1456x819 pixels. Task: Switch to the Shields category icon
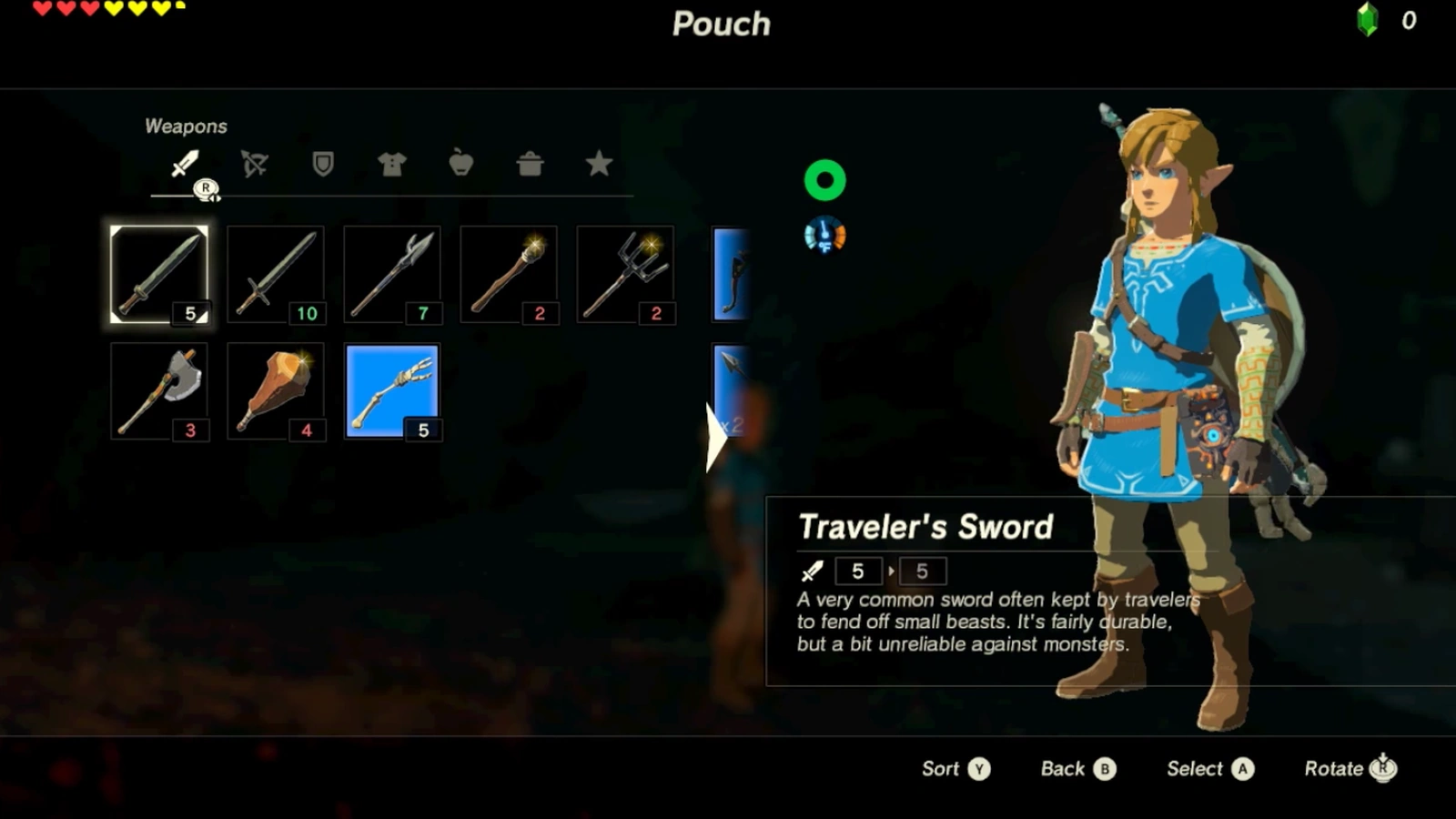tap(321, 165)
